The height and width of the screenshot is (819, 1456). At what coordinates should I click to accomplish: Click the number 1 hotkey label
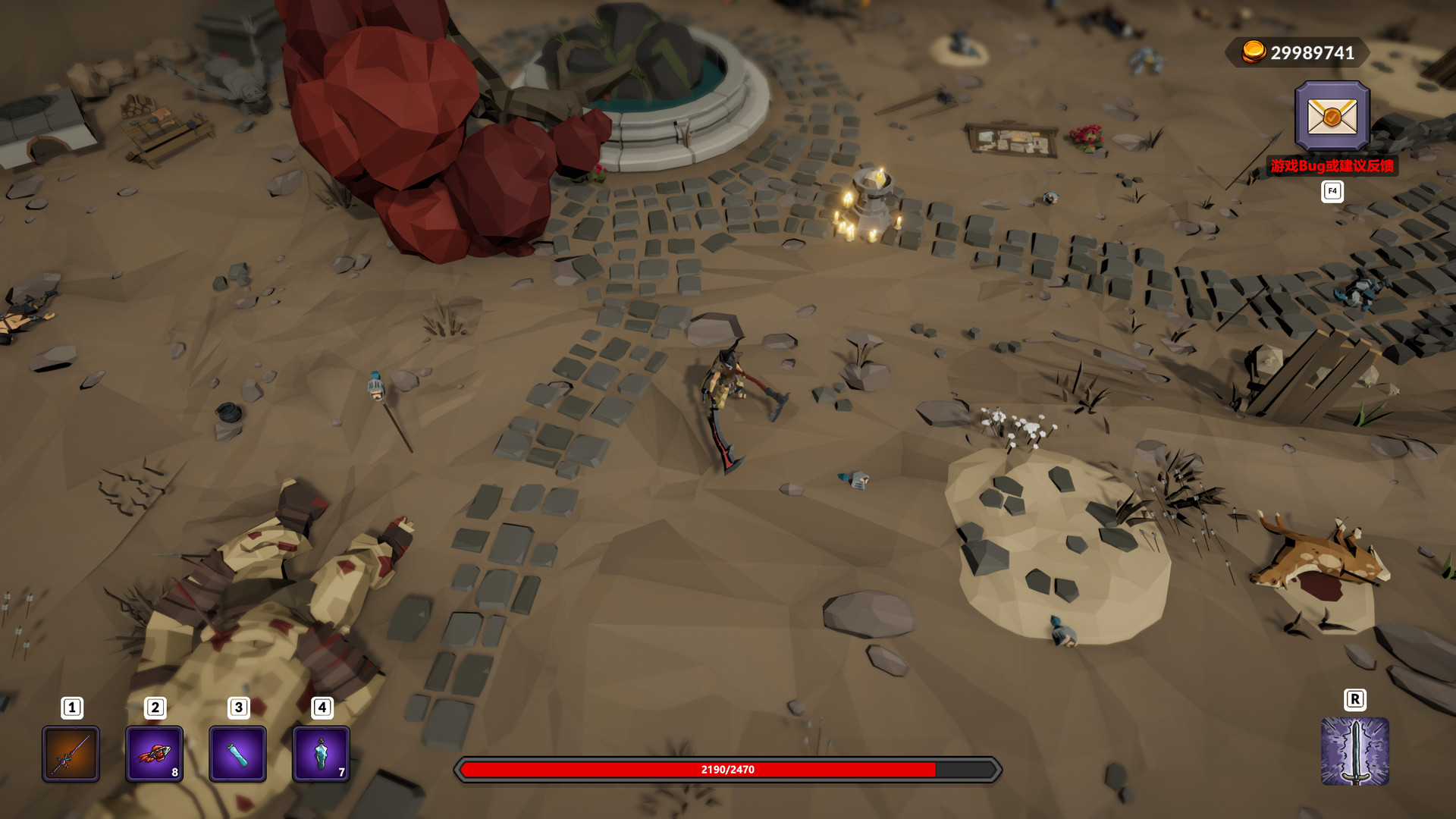tap(71, 708)
